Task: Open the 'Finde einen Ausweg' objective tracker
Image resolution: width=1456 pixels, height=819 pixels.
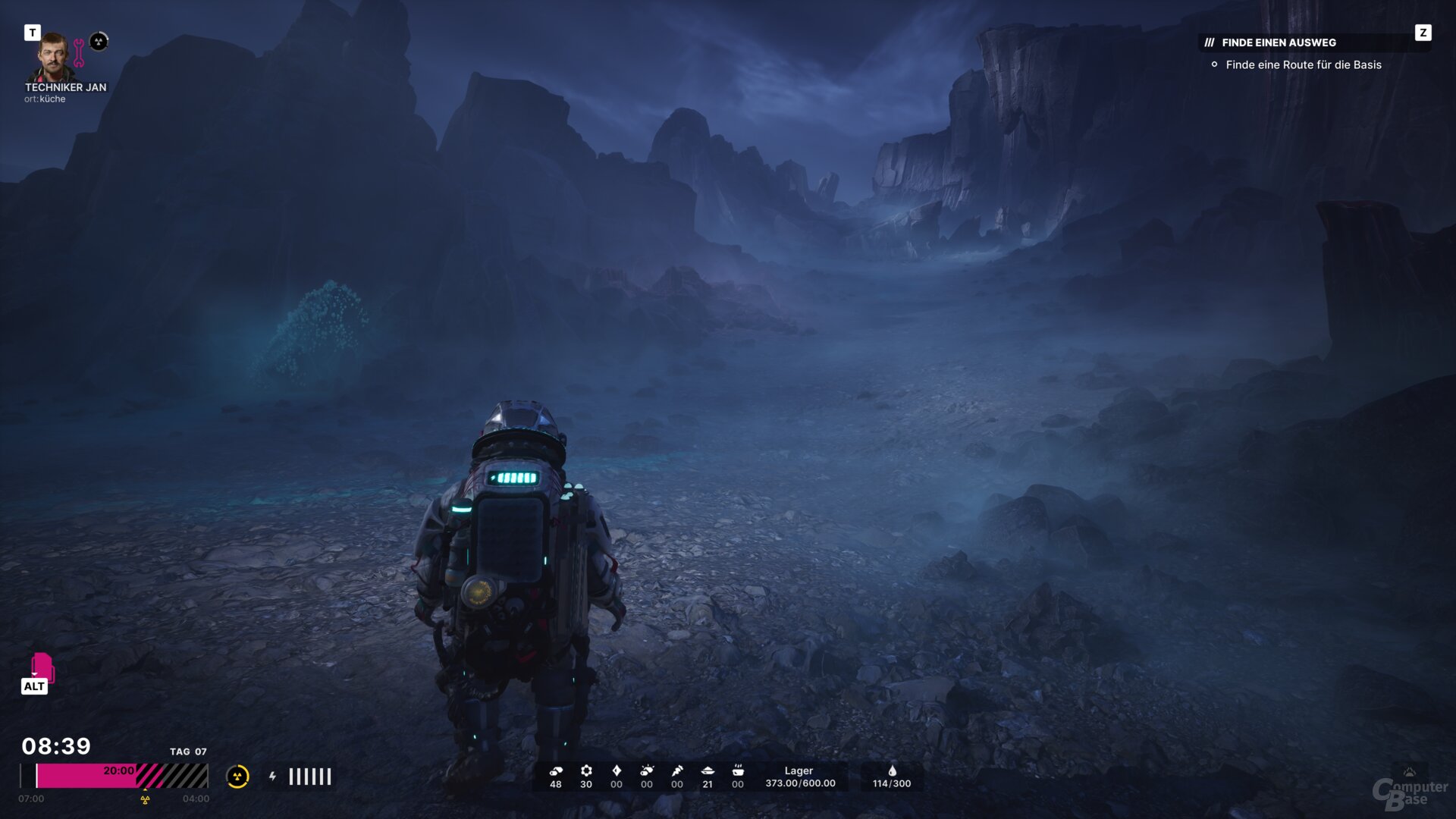Action: pyautogui.click(x=1279, y=42)
